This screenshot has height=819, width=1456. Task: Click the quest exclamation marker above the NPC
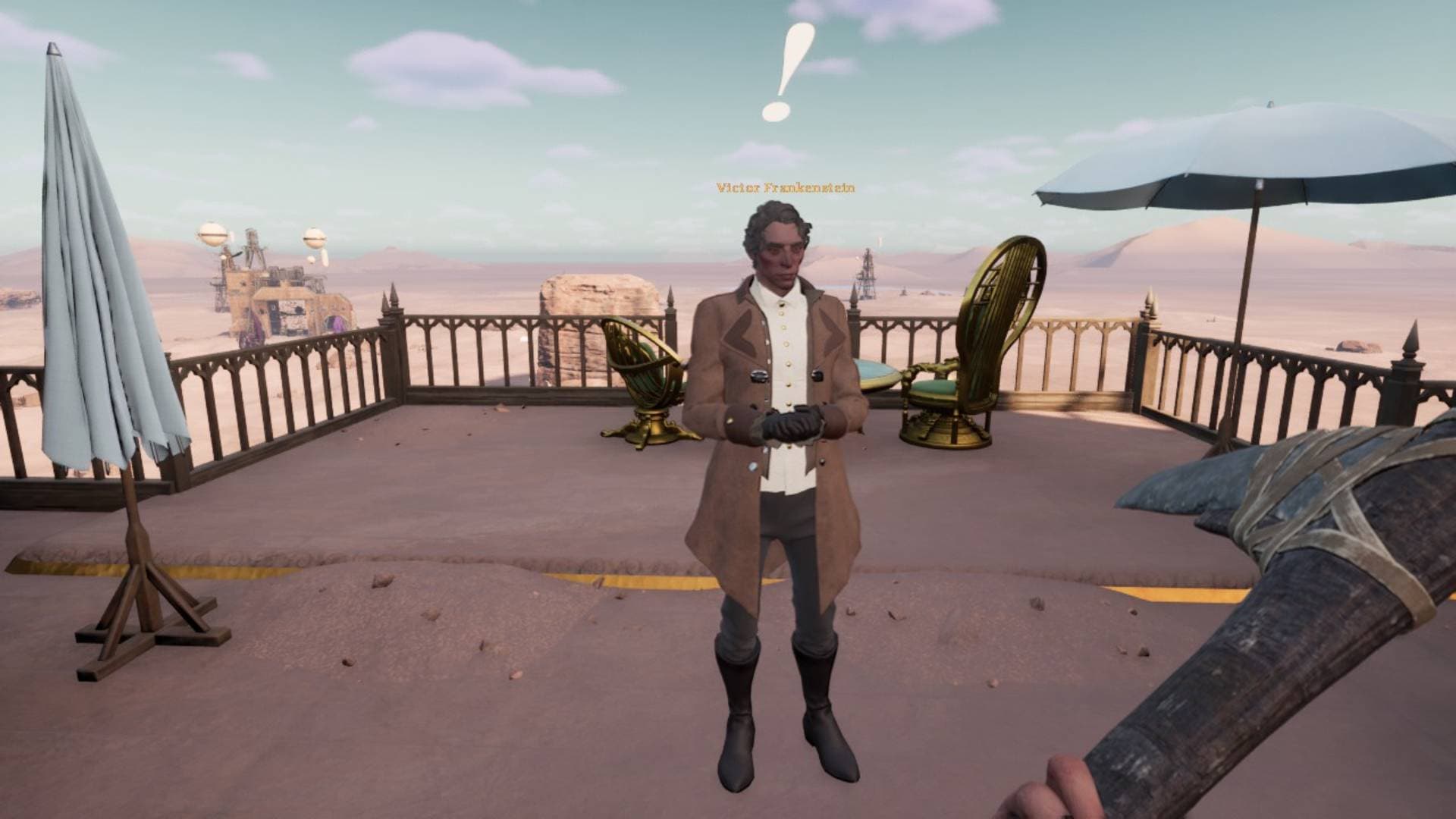click(787, 72)
